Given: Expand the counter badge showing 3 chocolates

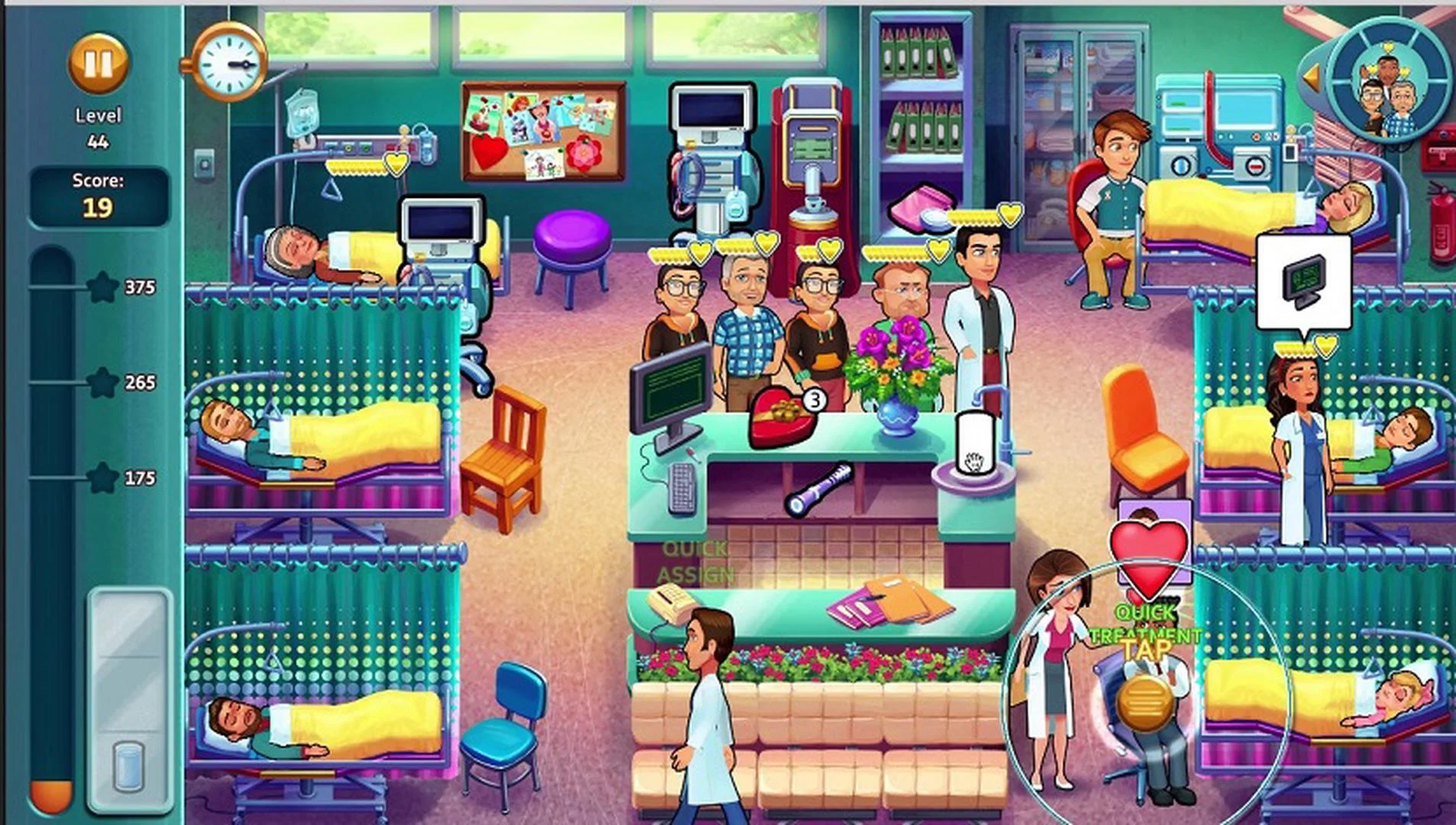Looking at the screenshot, I should tap(813, 400).
